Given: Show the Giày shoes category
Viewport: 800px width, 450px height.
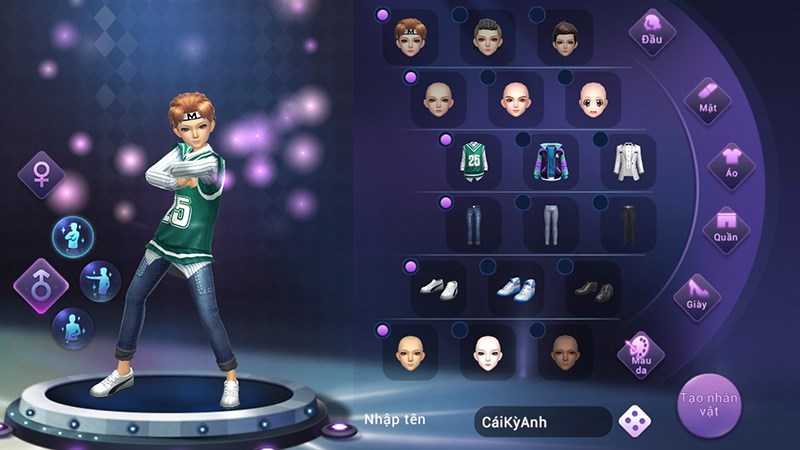Looking at the screenshot, I should pos(697,295).
